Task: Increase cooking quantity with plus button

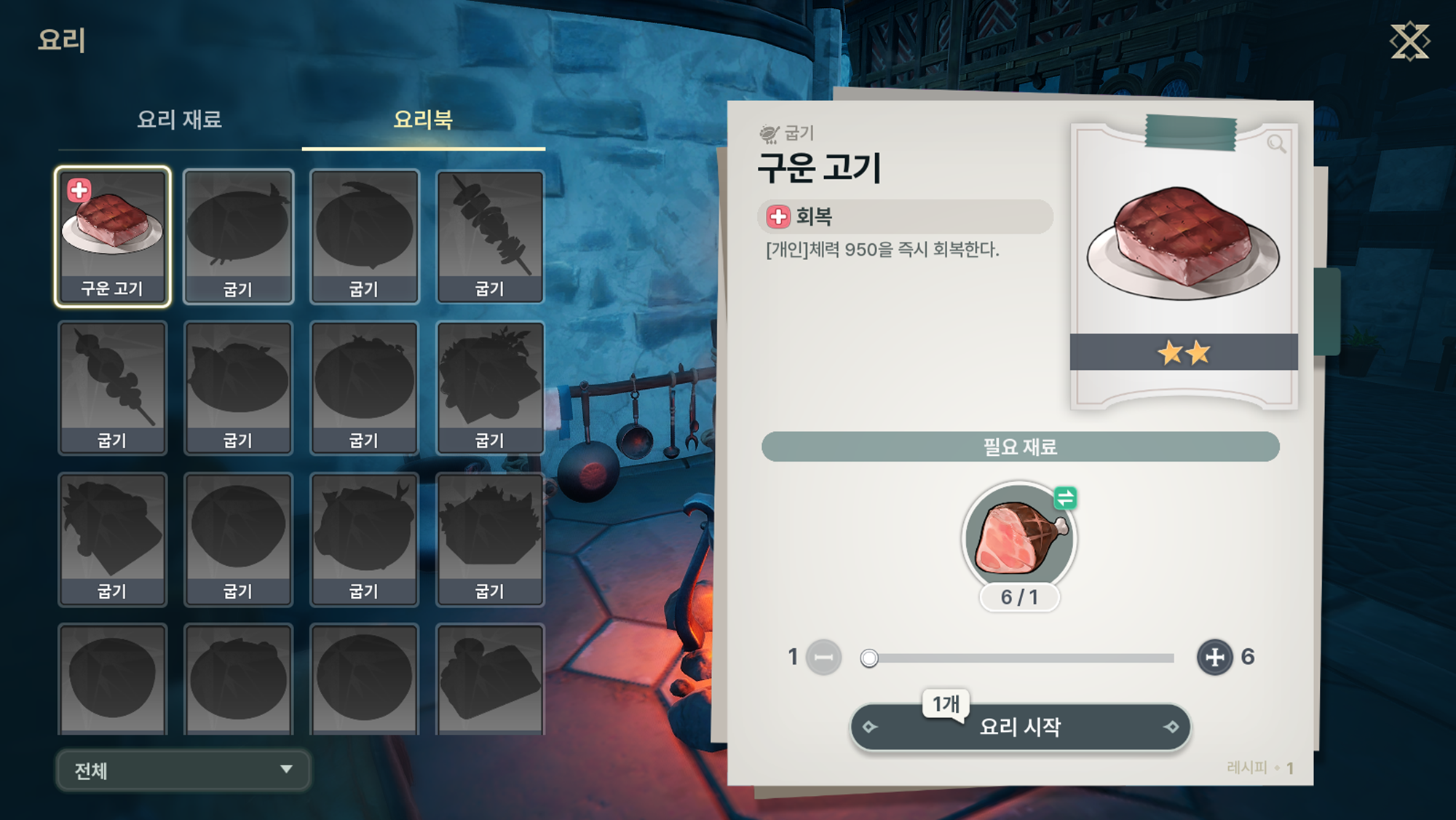Action: coord(1214,658)
